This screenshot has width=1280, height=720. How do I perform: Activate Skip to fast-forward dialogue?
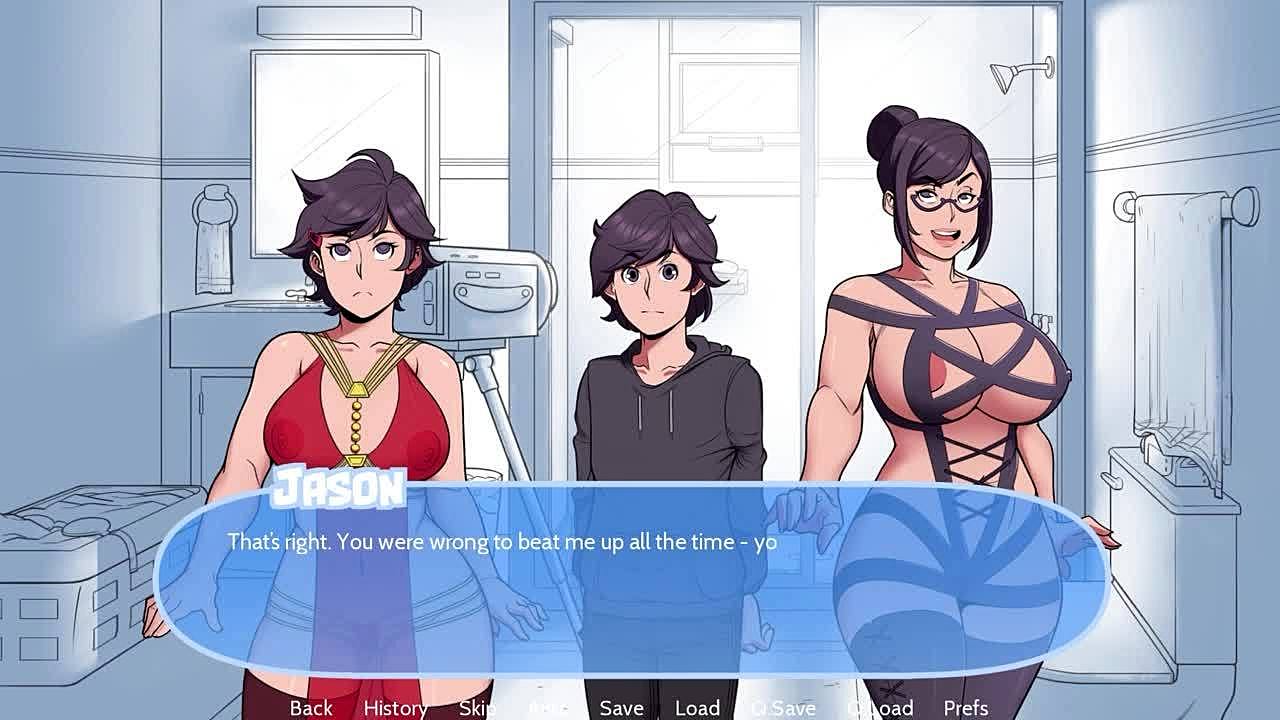point(477,708)
